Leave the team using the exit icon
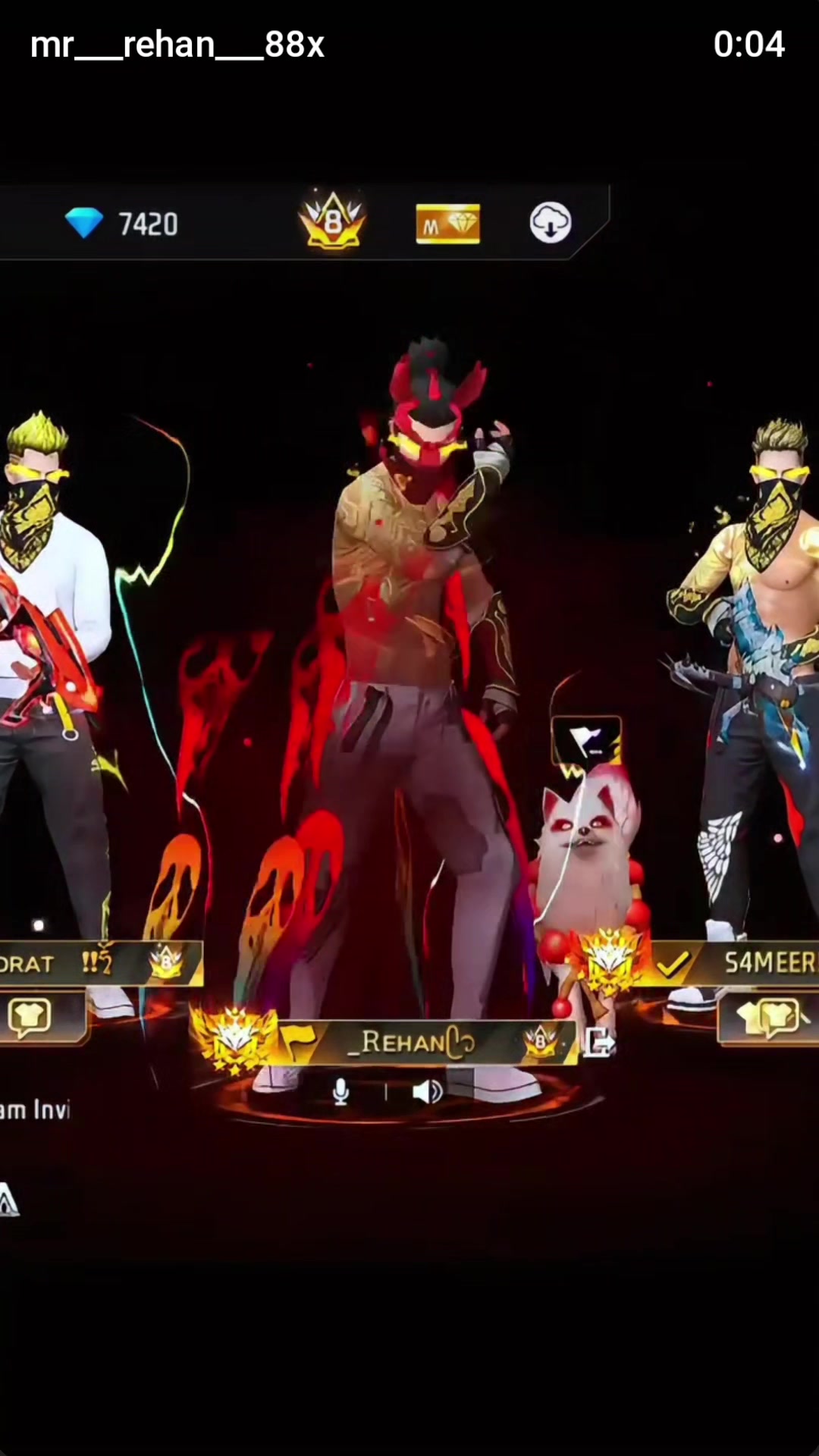This screenshot has height=1456, width=819. tap(599, 1043)
